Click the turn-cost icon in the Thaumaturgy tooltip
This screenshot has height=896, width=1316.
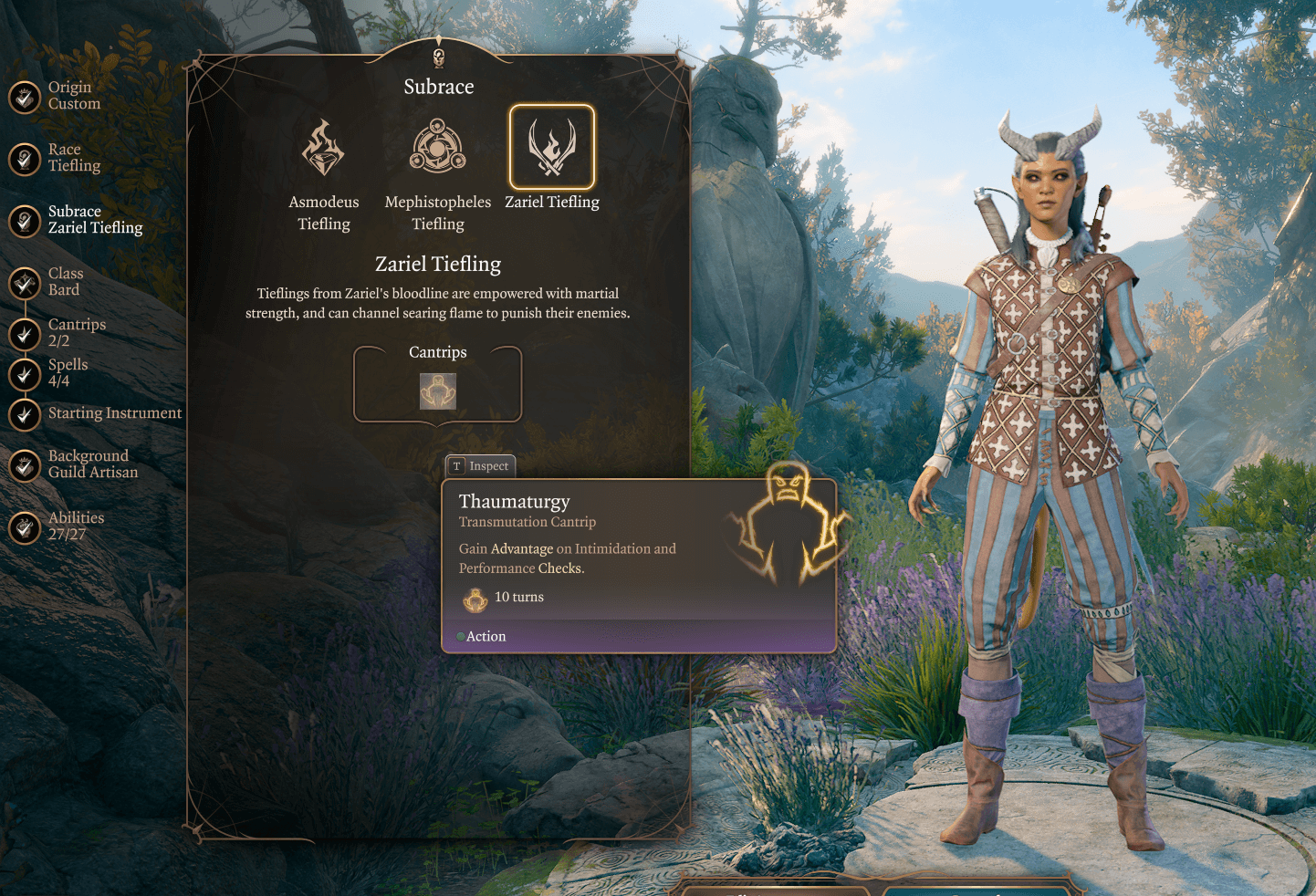point(475,598)
